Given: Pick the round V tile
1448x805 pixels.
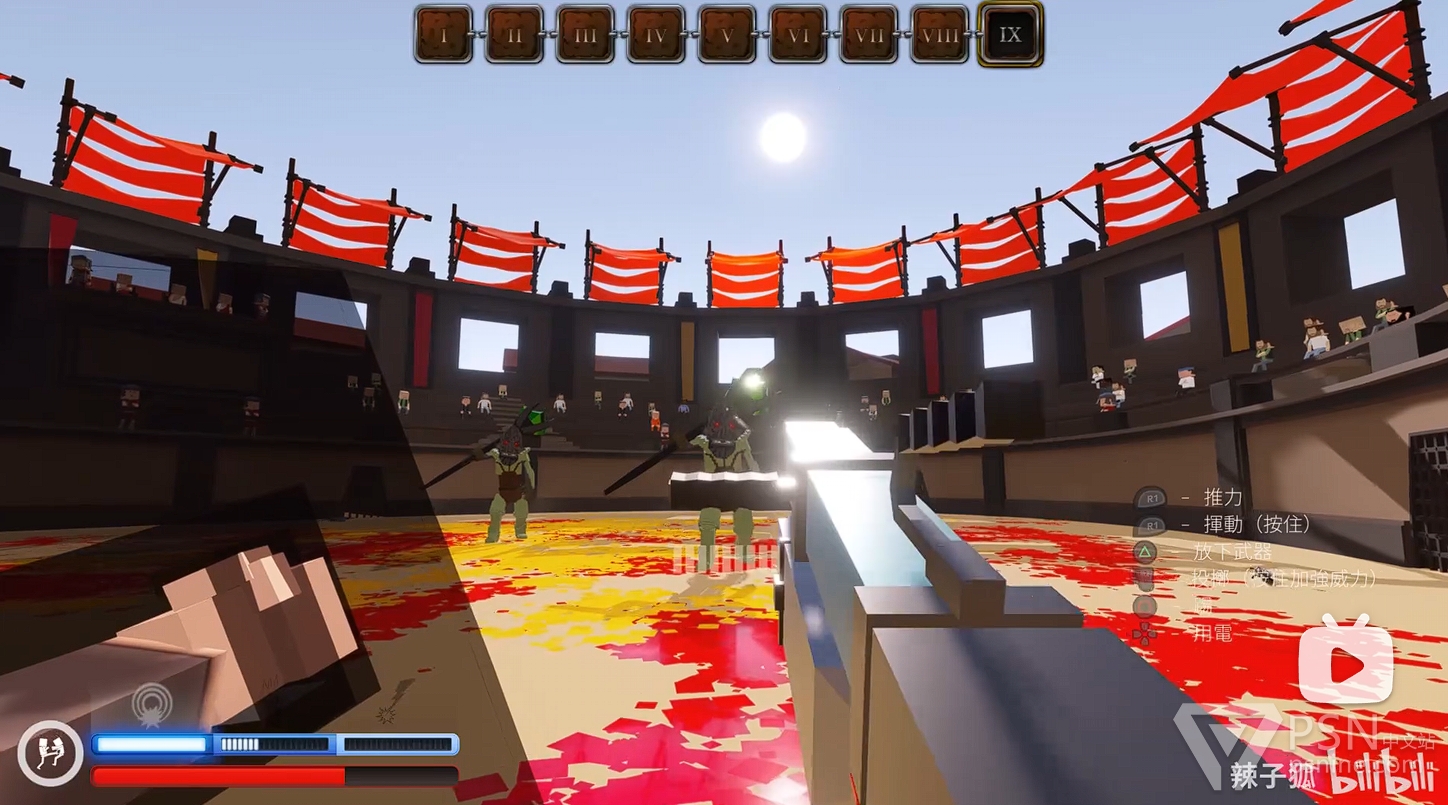Looking at the screenshot, I should tap(727, 35).
